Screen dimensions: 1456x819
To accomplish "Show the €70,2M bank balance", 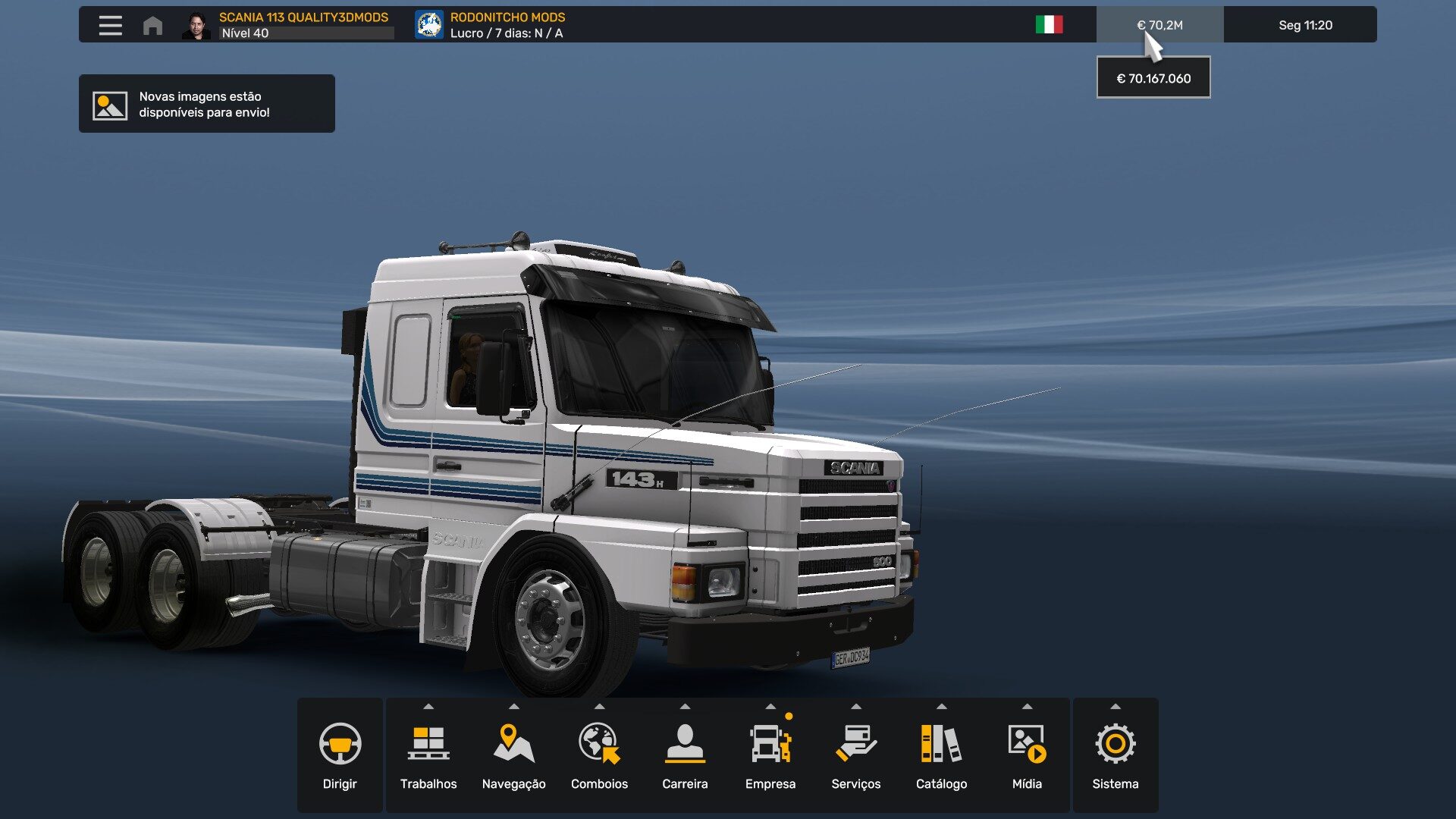I will pyautogui.click(x=1159, y=25).
